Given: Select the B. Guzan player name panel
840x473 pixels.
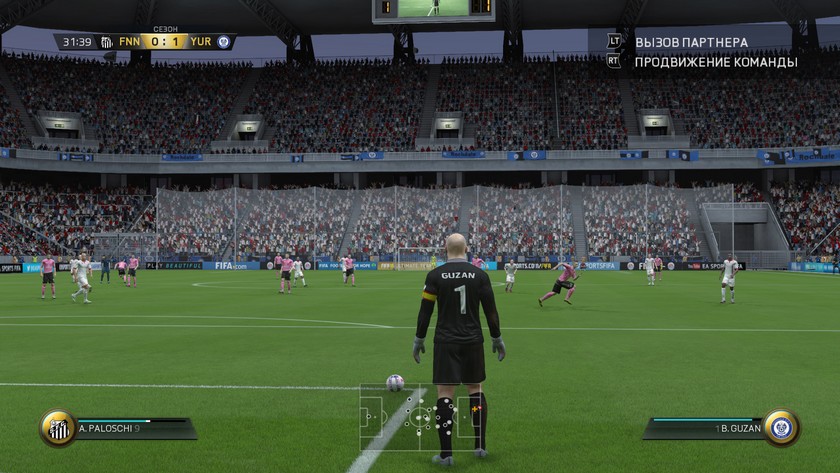Looking at the screenshot, I should pyautogui.click(x=704, y=429).
